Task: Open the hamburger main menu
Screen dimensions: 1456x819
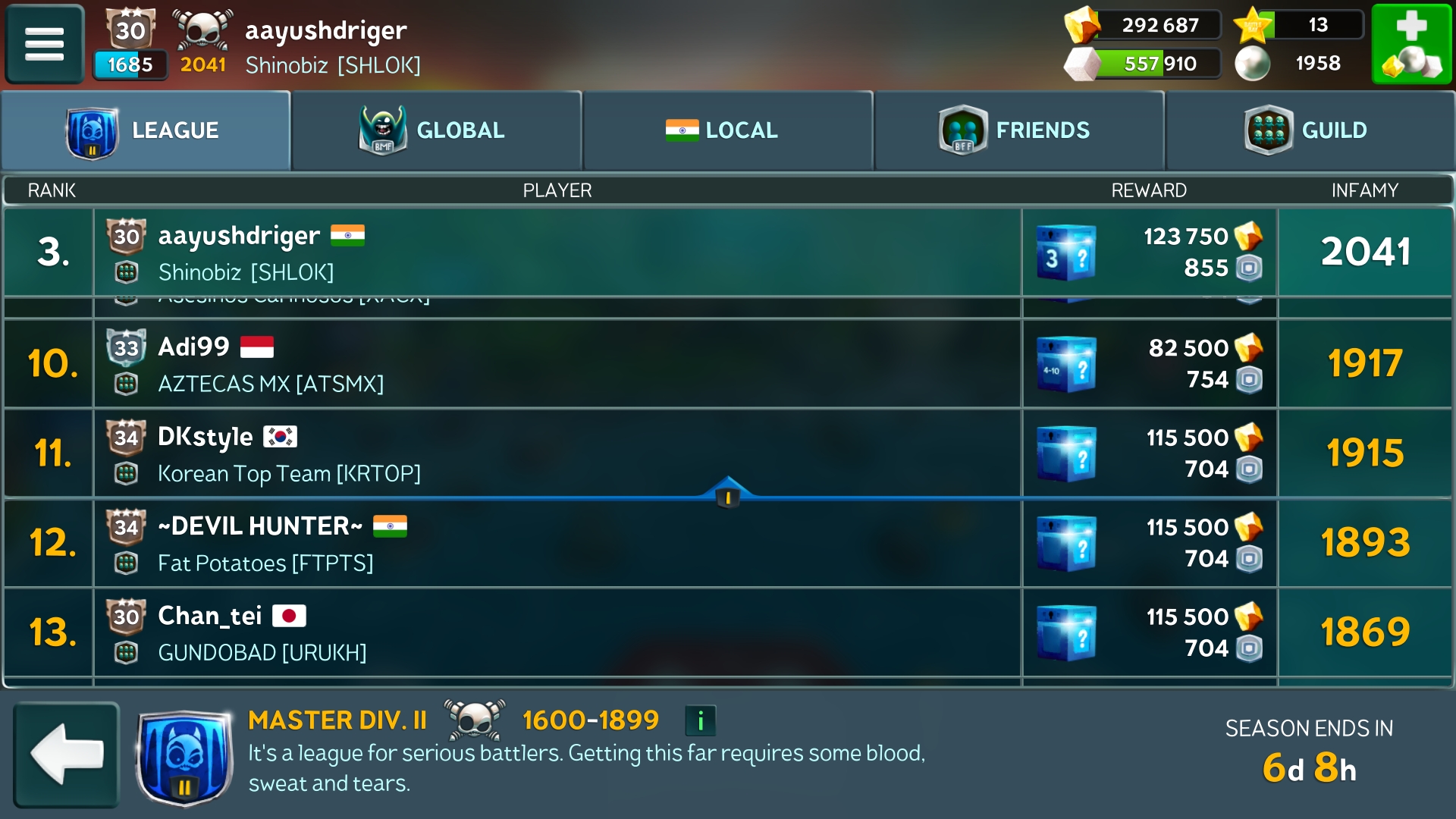Action: tap(44, 43)
